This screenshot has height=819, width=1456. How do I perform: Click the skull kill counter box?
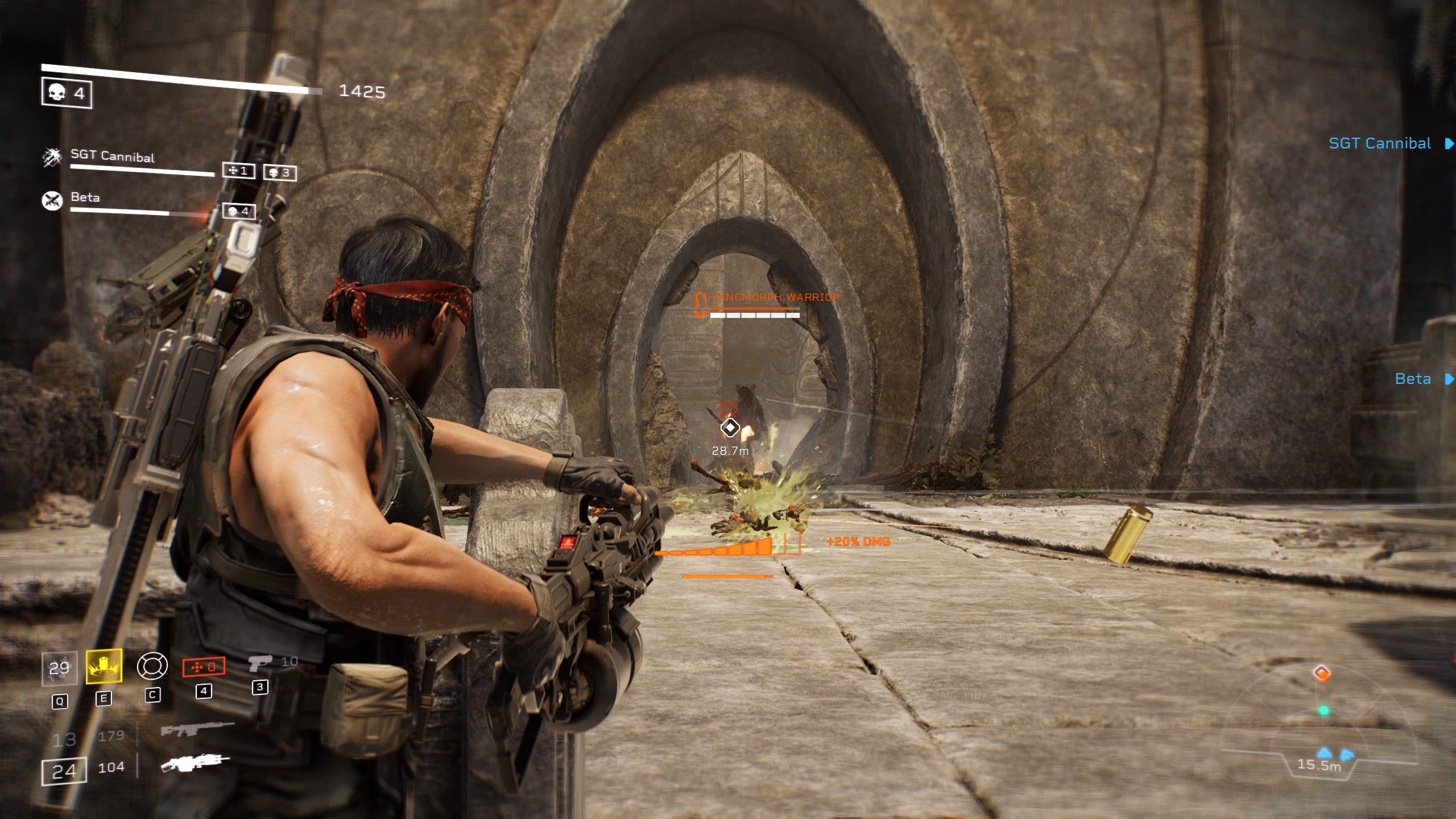pos(67,93)
